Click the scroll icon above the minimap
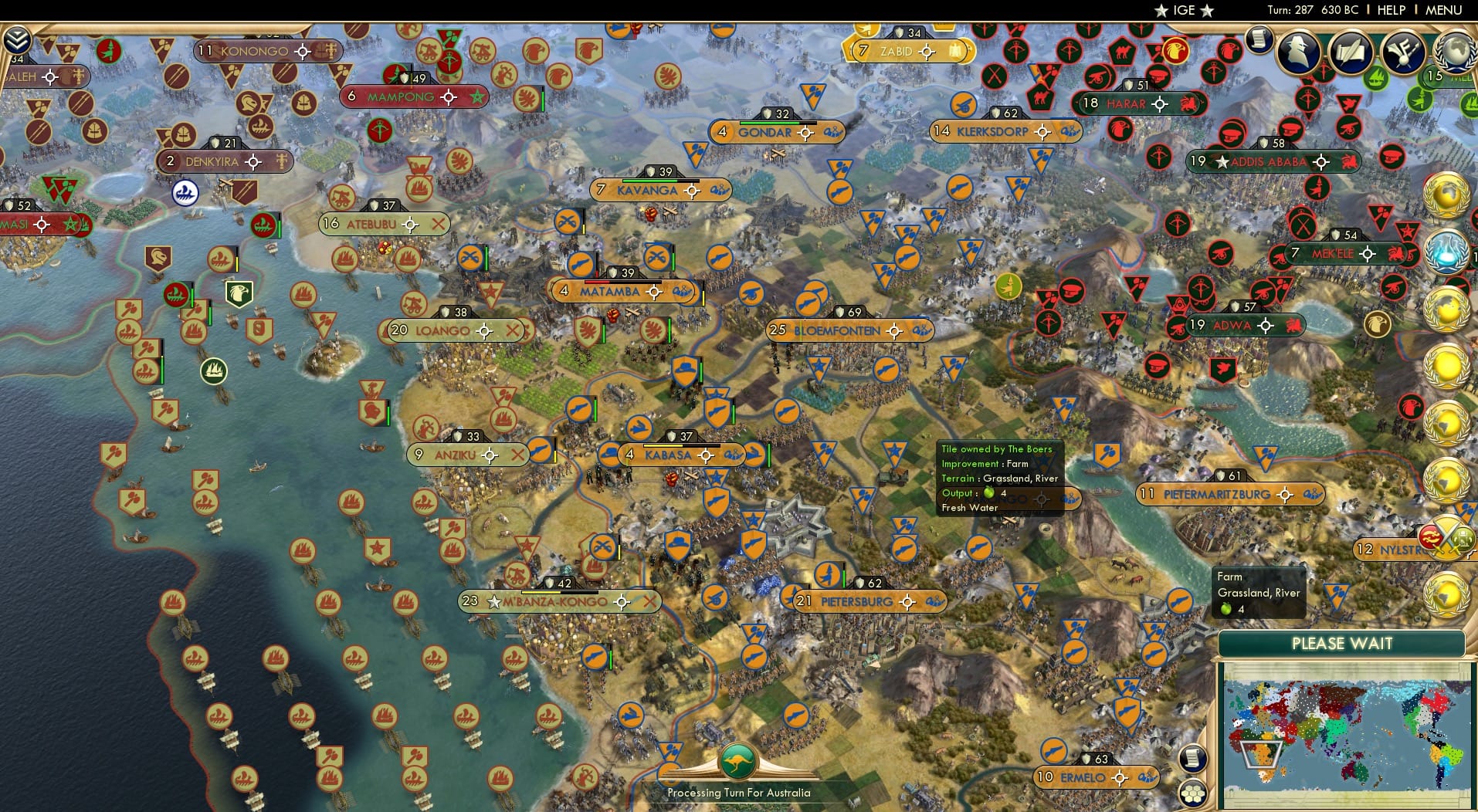The width and height of the screenshot is (1478, 812). coord(1193,757)
